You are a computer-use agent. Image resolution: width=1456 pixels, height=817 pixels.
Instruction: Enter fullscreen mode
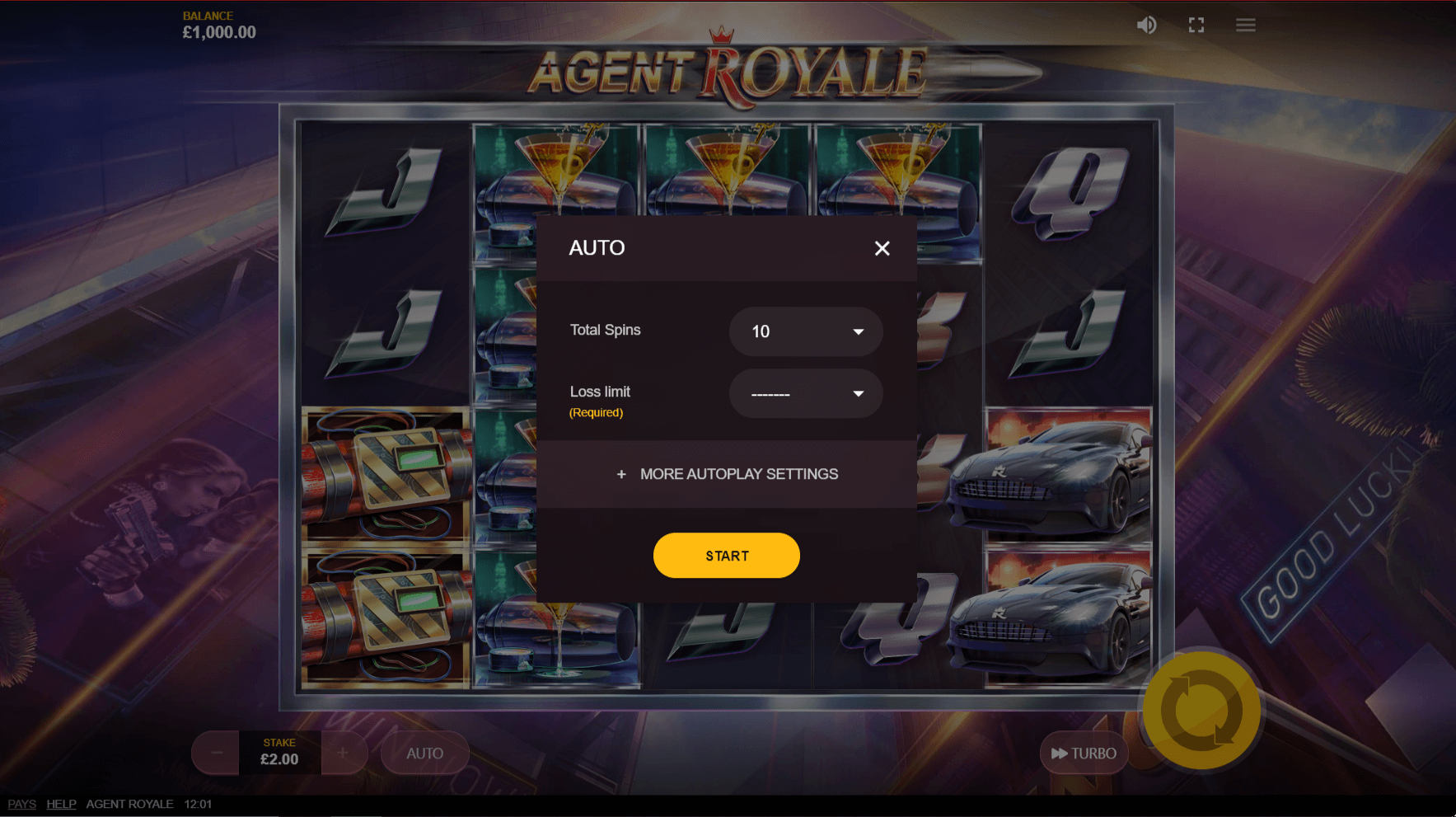[1196, 25]
